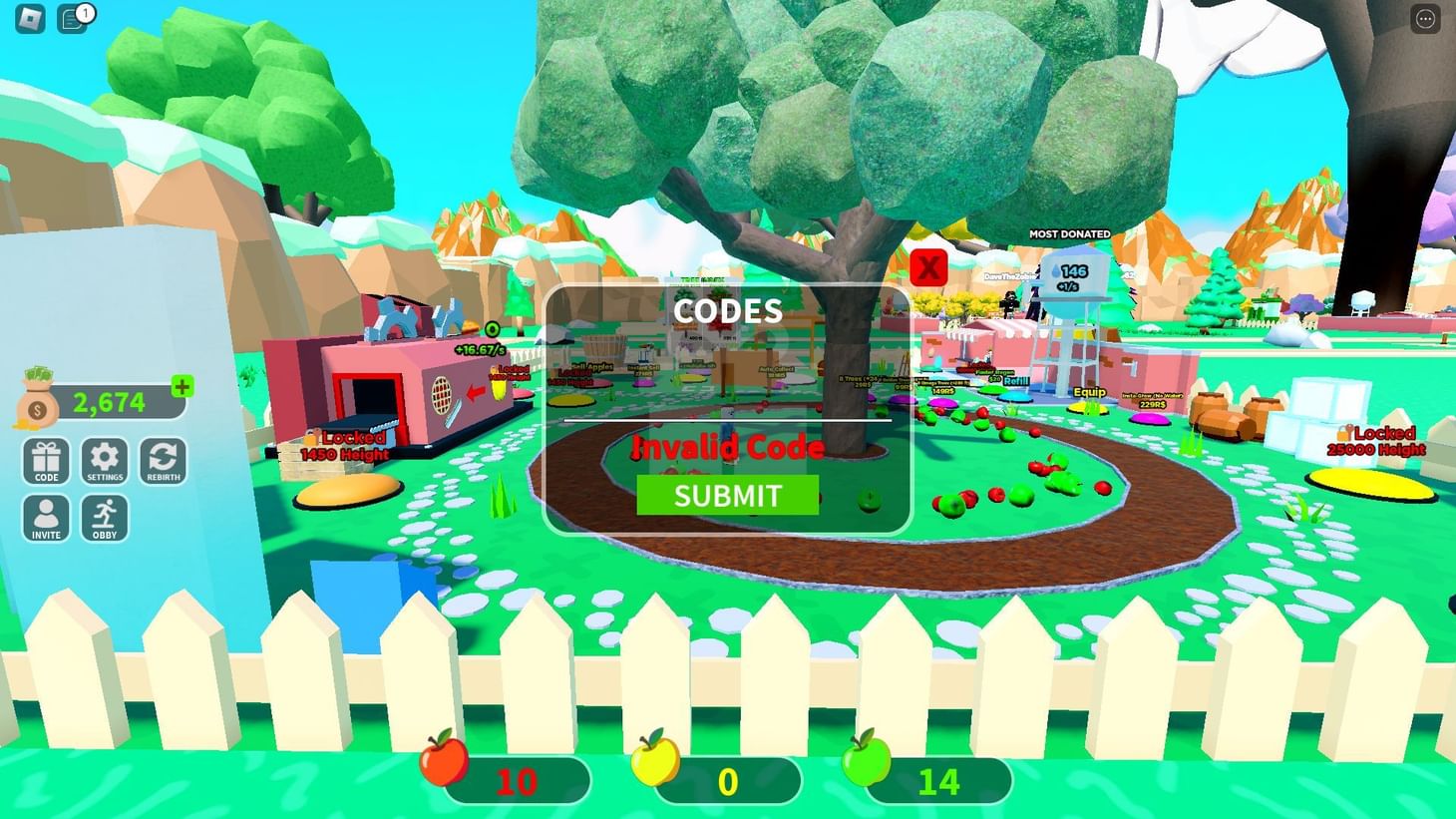1456x819 pixels.
Task: Open the SETTINGS gear icon
Action: point(104,462)
